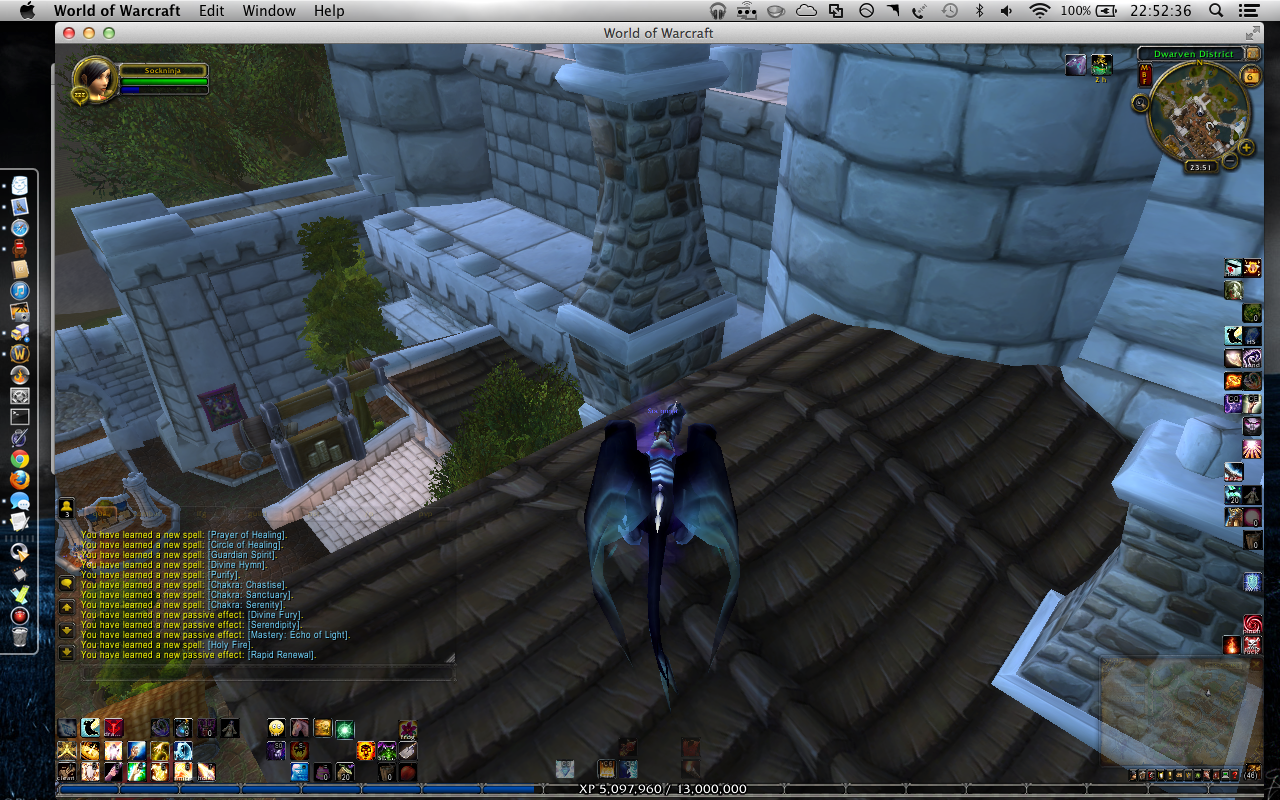The image size is (1280, 800).
Task: Open the friends list button showing 3
Action: (66, 508)
